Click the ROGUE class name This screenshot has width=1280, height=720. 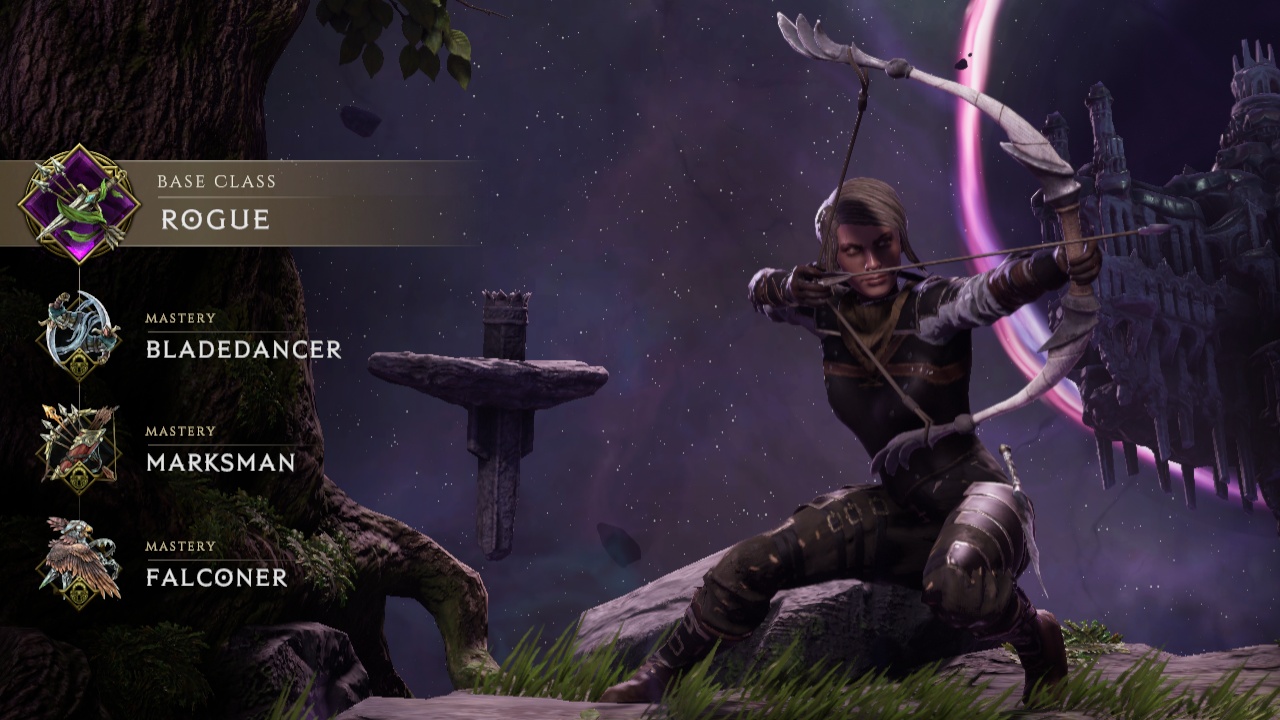coord(217,221)
